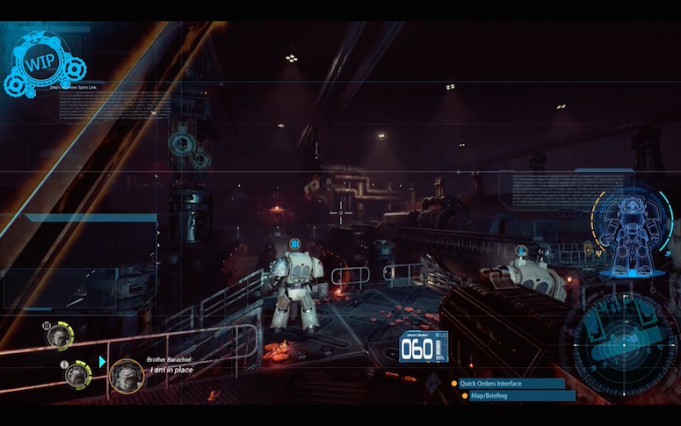Image resolution: width=681 pixels, height=426 pixels.
Task: Click the WIP gear logo
Action: coord(42,62)
